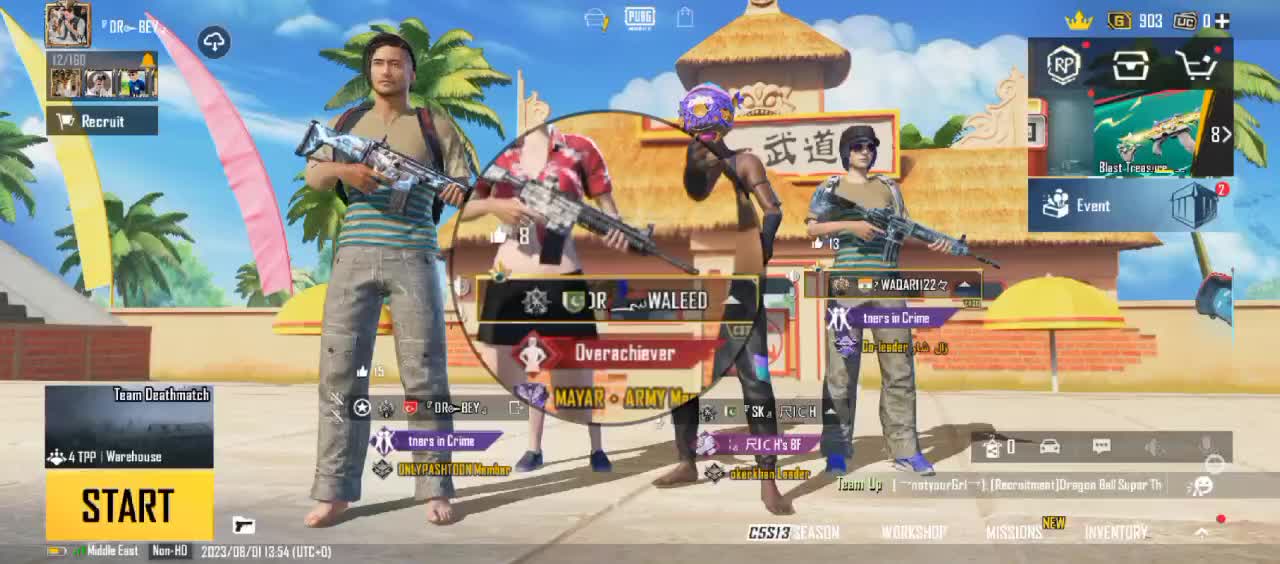1280x564 pixels.
Task: Open the Season tab
Action: click(794, 533)
